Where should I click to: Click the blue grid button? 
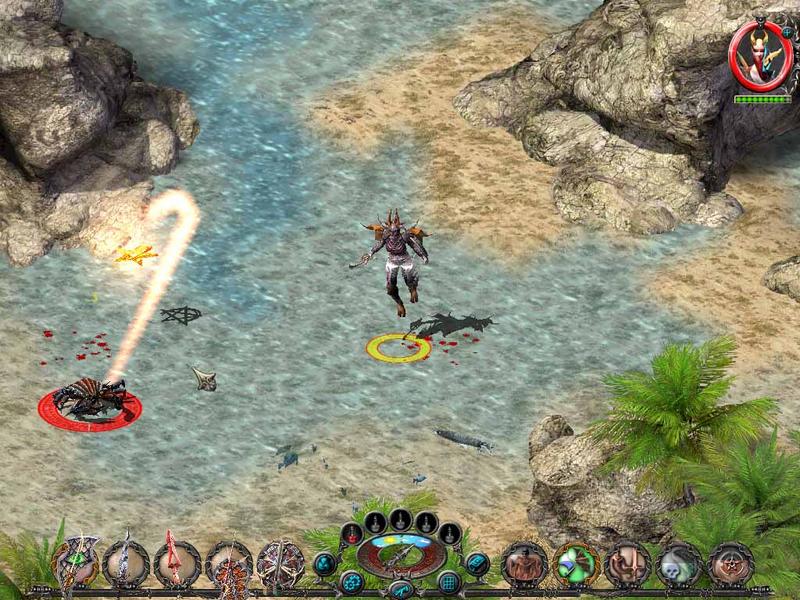pyautogui.click(x=450, y=582)
